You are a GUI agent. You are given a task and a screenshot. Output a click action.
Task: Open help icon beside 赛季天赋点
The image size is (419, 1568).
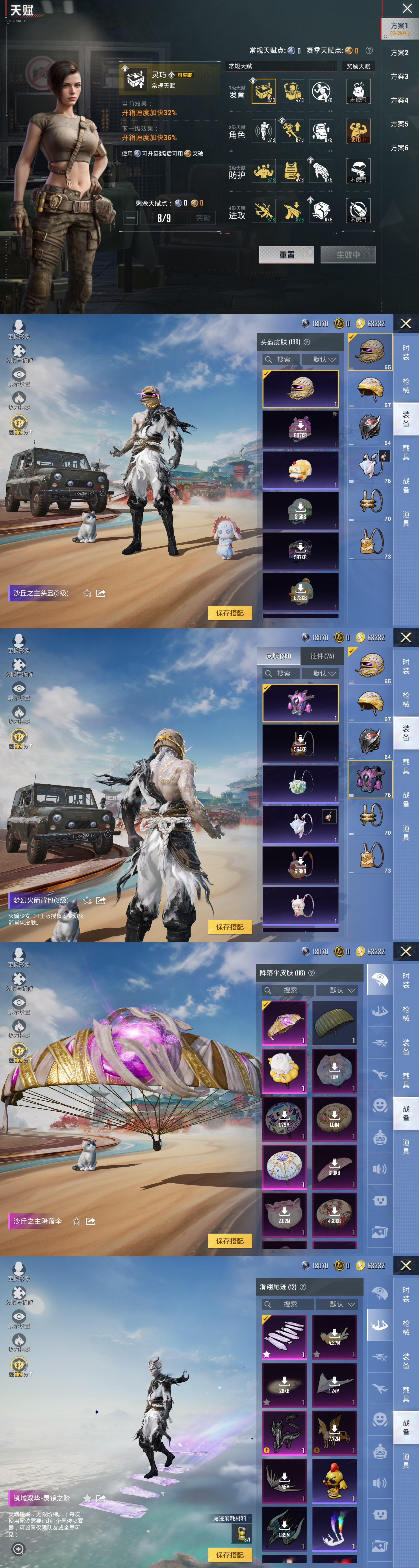(x=369, y=50)
